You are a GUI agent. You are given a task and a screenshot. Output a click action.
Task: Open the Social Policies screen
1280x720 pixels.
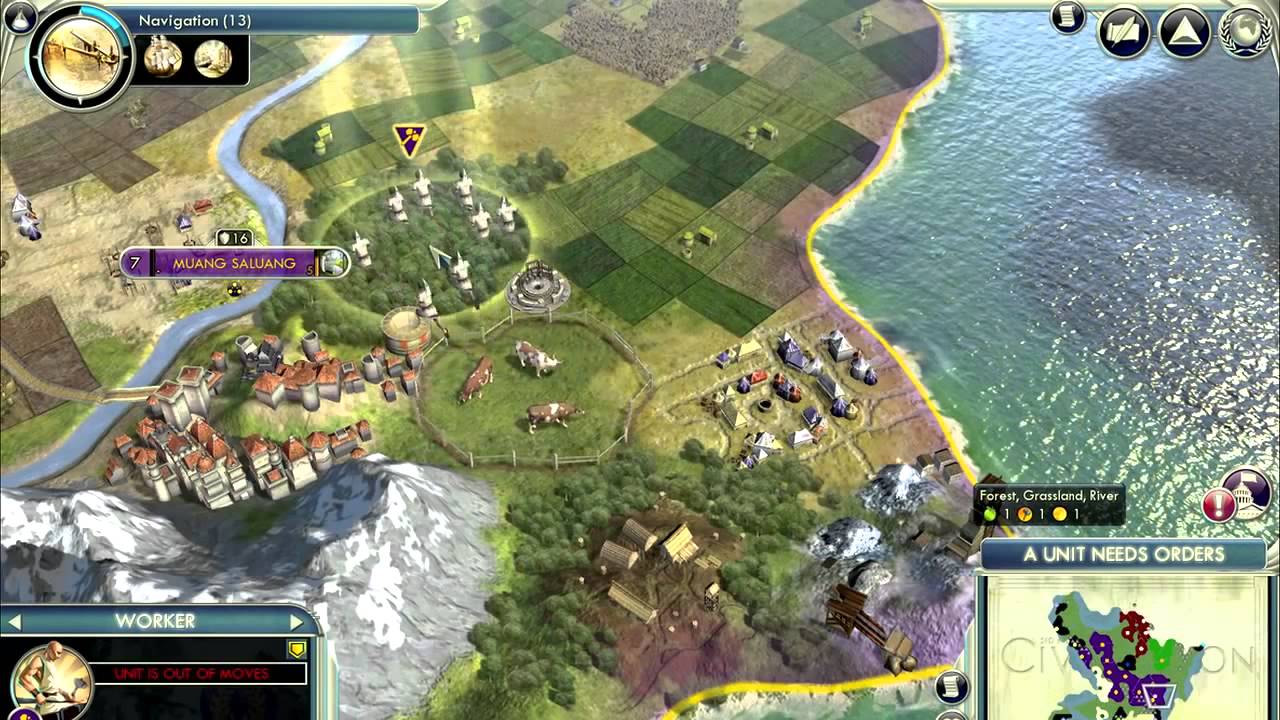(1122, 30)
